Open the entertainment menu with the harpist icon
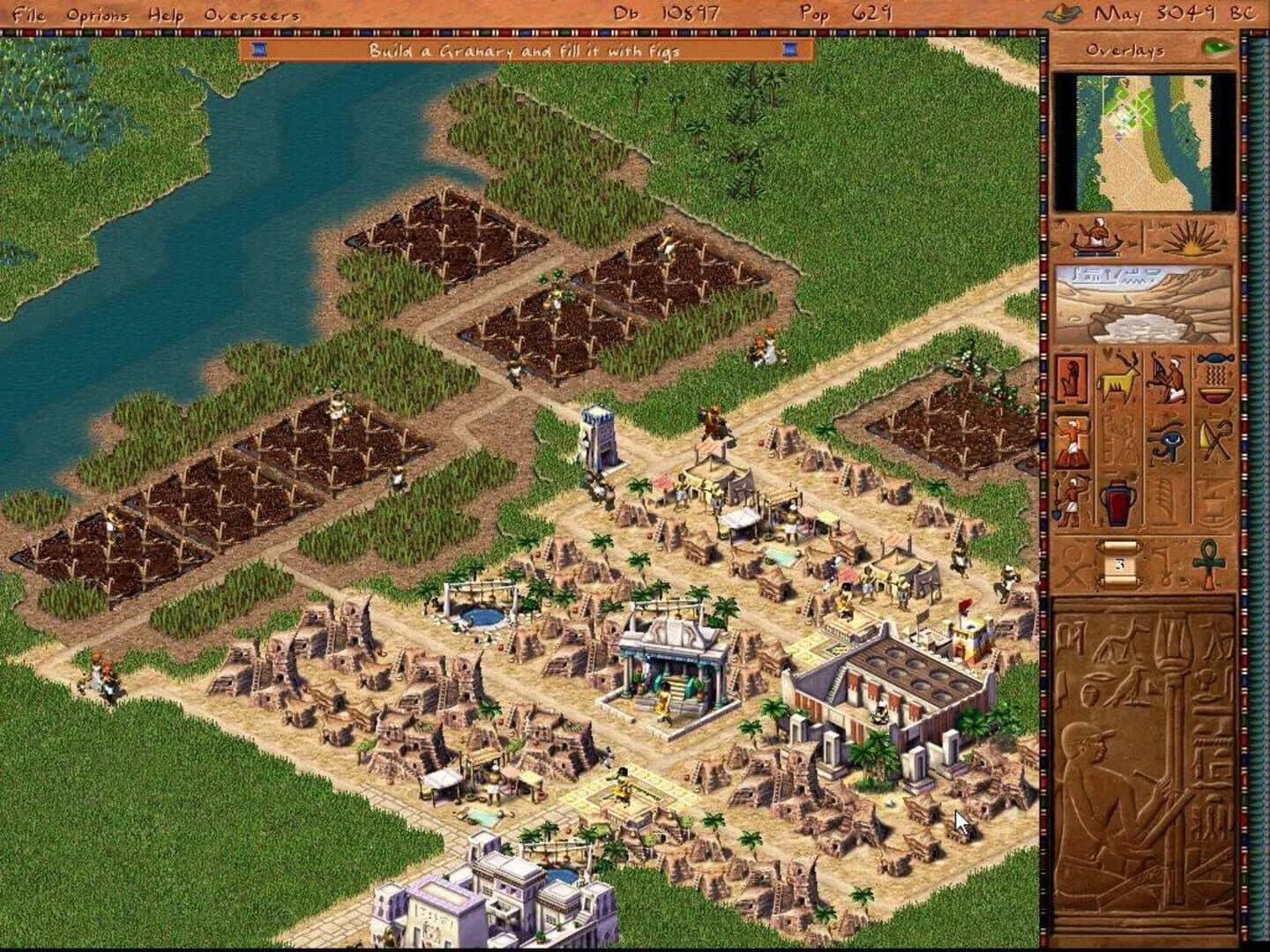Screen dimensions: 1270x952 pyautogui.click(x=1168, y=377)
